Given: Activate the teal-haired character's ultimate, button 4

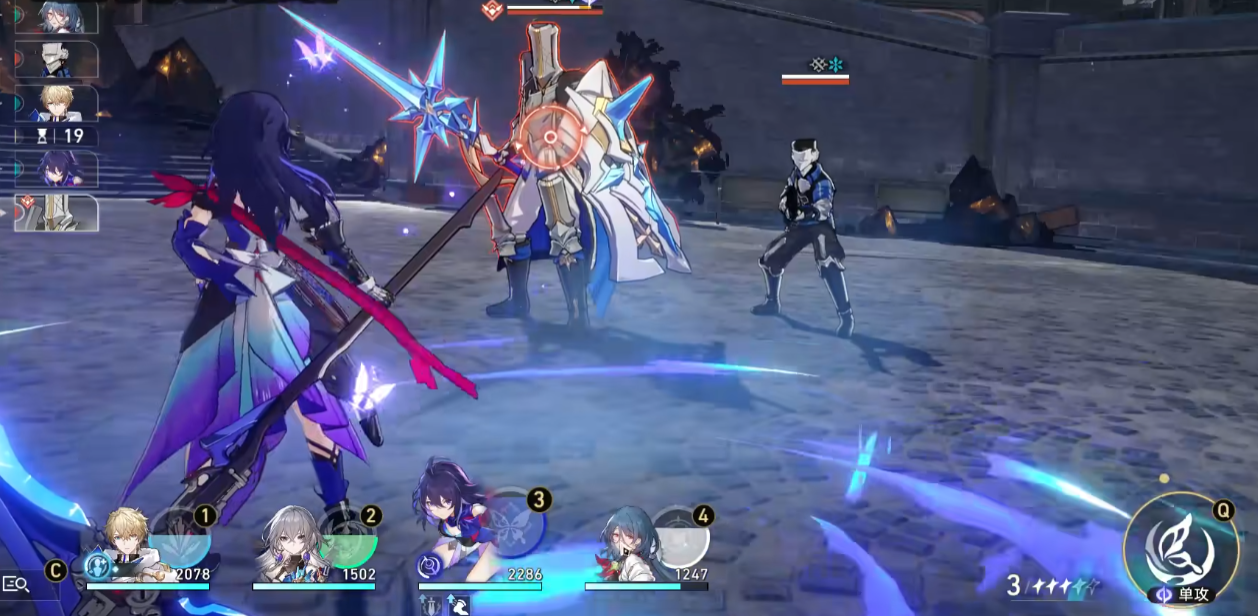Looking at the screenshot, I should click(682, 538).
